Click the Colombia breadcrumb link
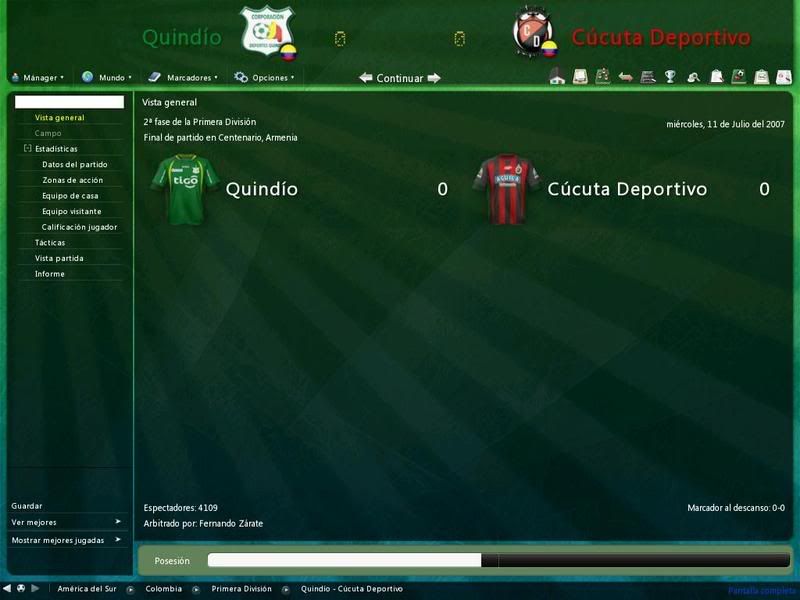The image size is (800, 600). [x=163, y=589]
